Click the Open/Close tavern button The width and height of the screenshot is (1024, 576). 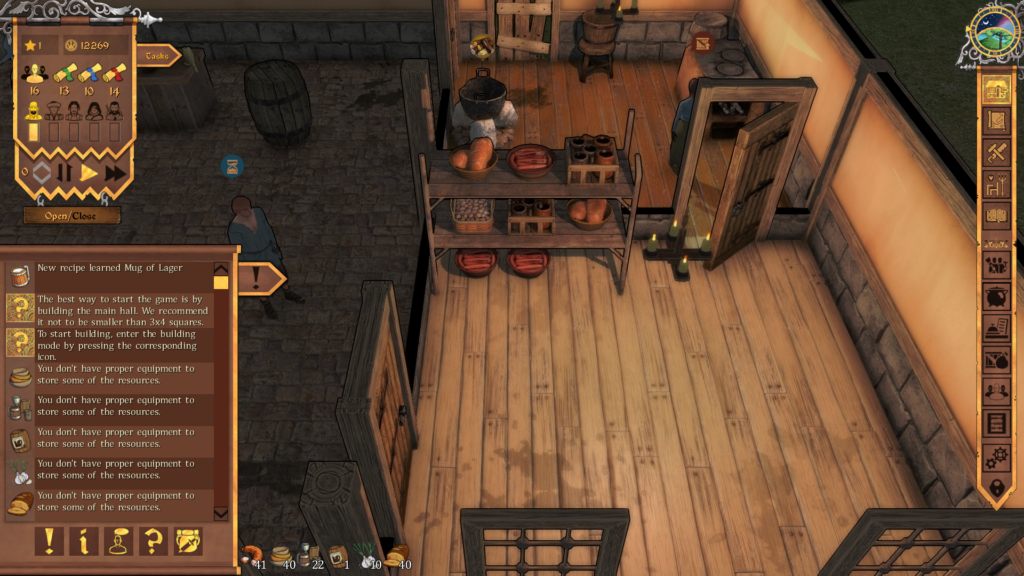(x=72, y=215)
